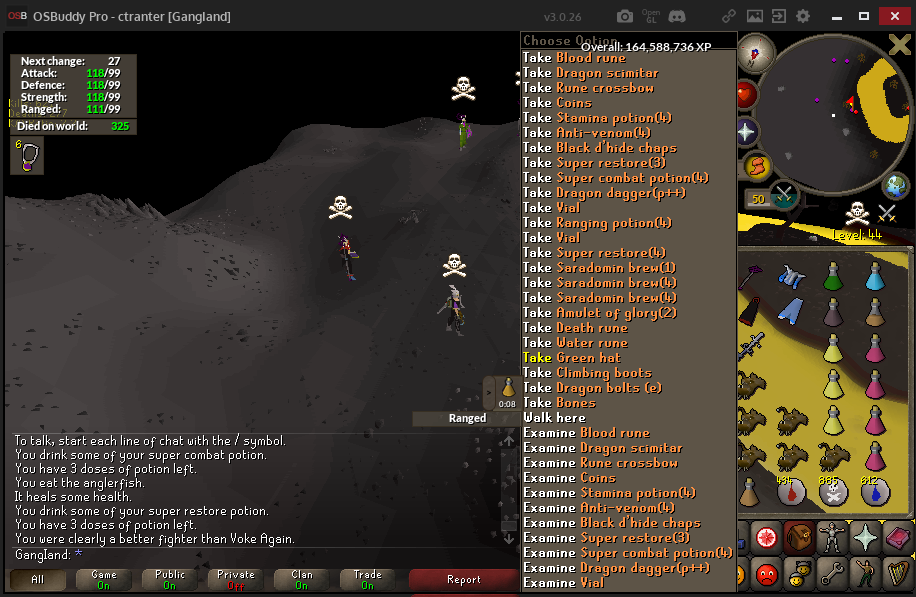This screenshot has width=916, height=597.
Task: Toggle the Private chat filter
Action: (x=236, y=580)
